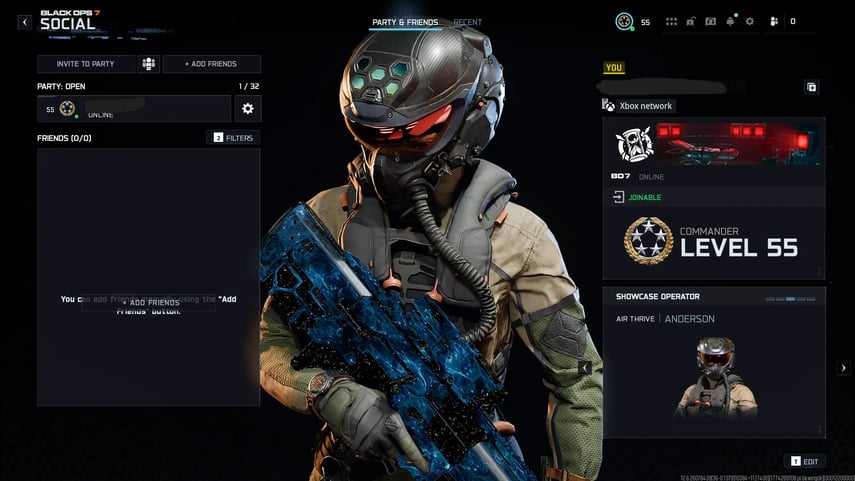Open the grid menu icon in top bar
Image resolution: width=855 pixels, height=481 pixels.
click(671, 21)
